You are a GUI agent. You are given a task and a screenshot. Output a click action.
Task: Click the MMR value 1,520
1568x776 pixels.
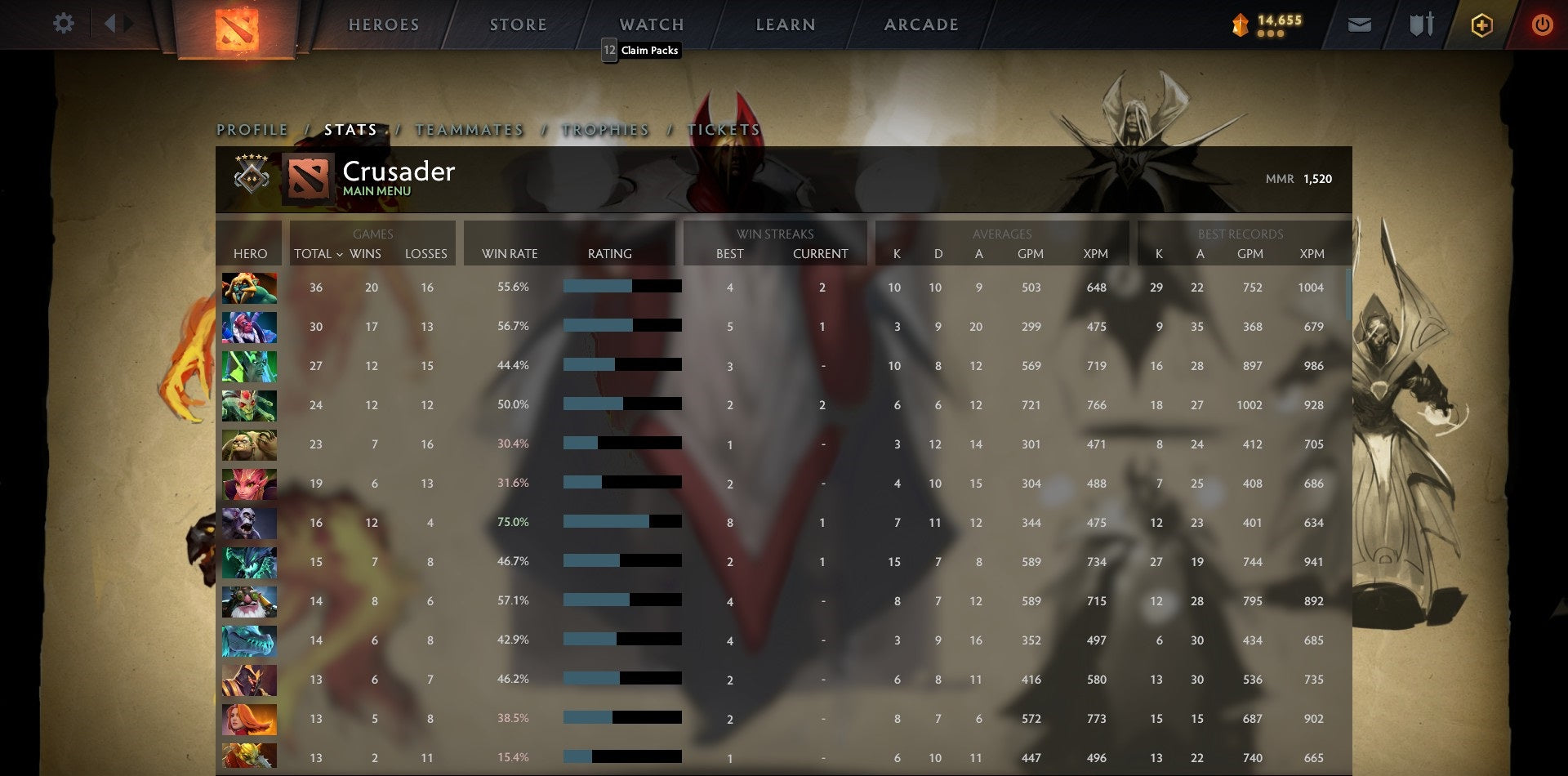pyautogui.click(x=1316, y=177)
